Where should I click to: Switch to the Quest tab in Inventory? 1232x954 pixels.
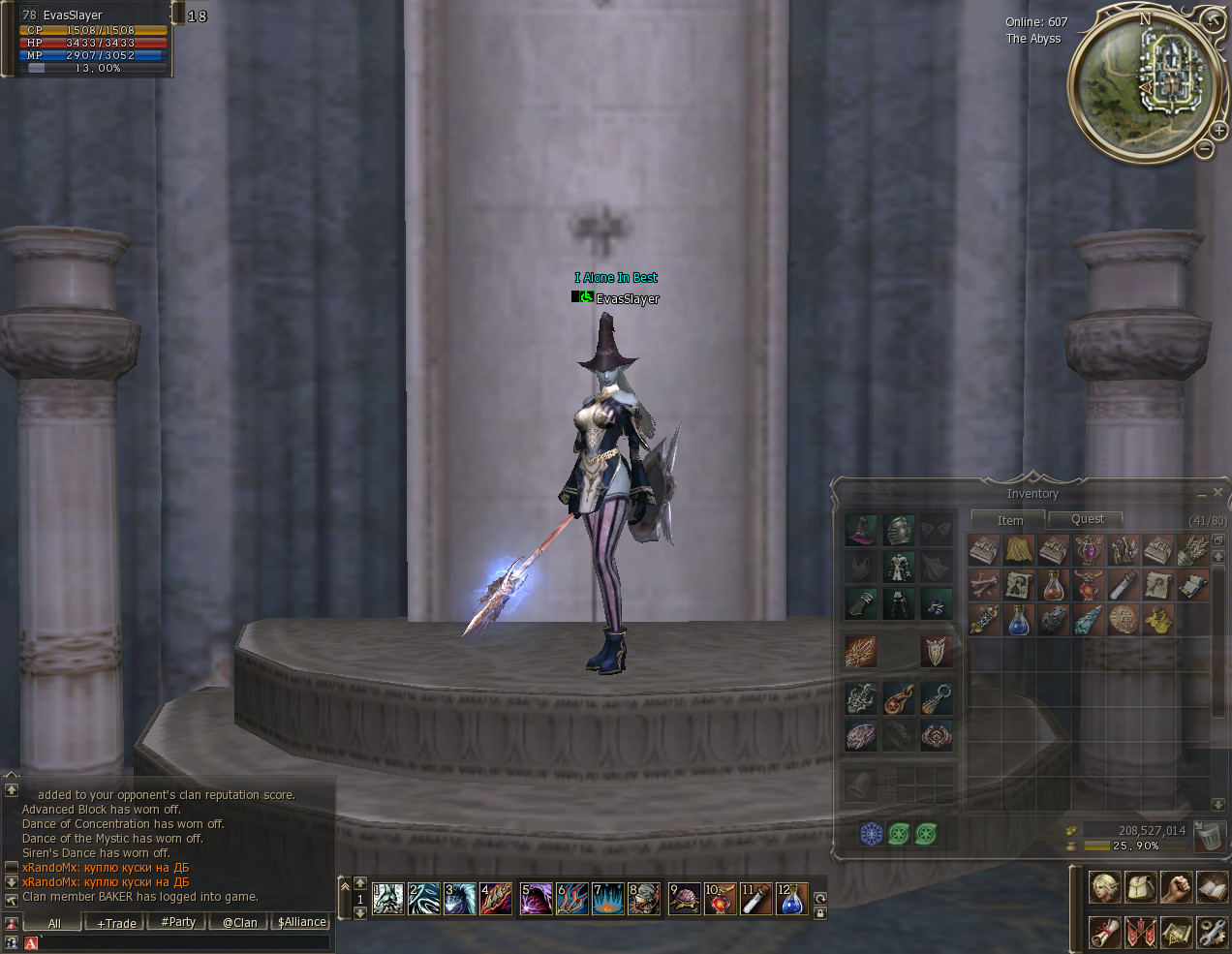pos(1087,519)
